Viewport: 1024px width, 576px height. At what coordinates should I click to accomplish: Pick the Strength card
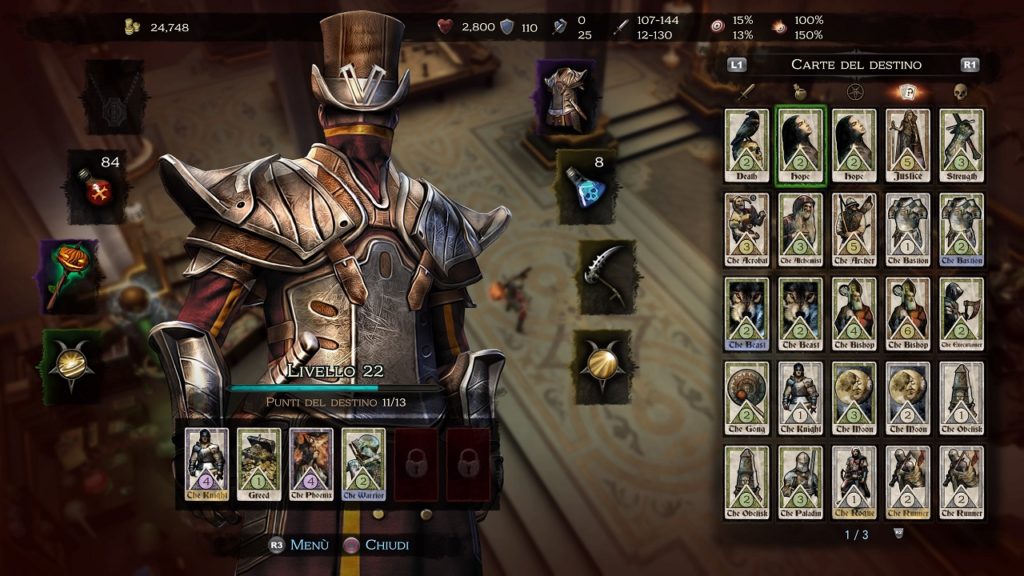pyautogui.click(x=961, y=146)
